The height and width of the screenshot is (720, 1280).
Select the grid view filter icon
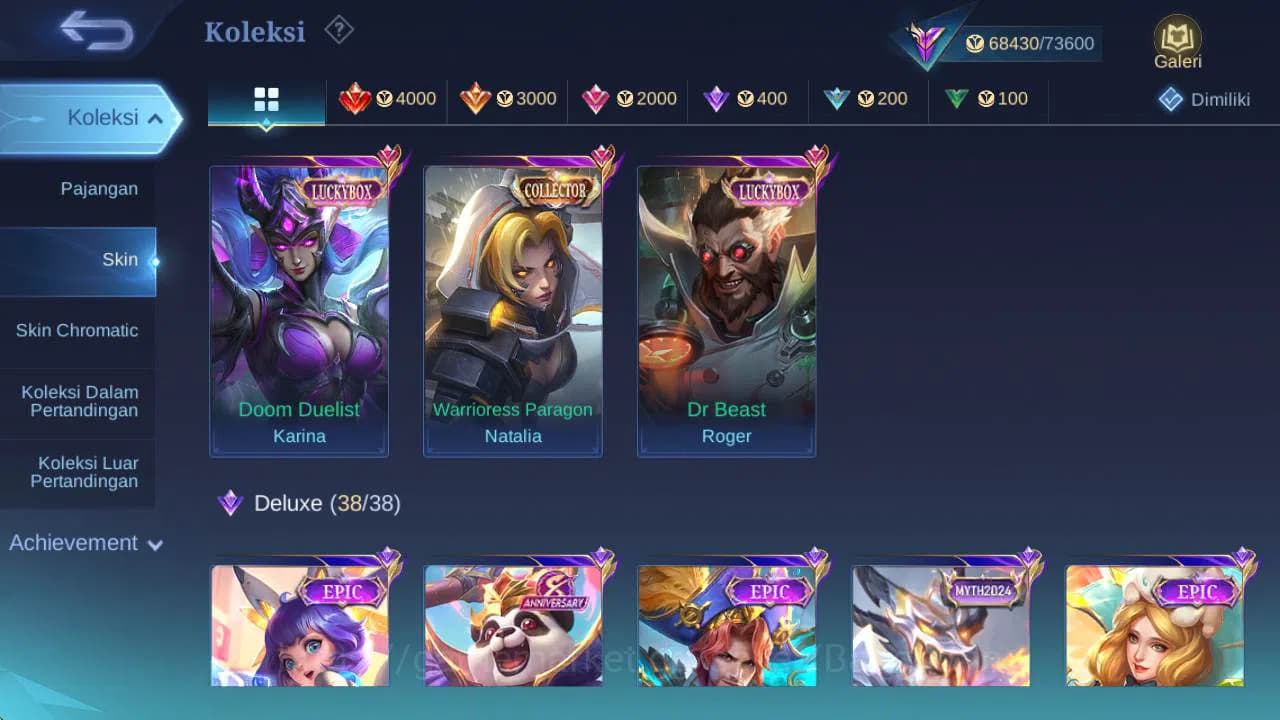[x=265, y=98]
